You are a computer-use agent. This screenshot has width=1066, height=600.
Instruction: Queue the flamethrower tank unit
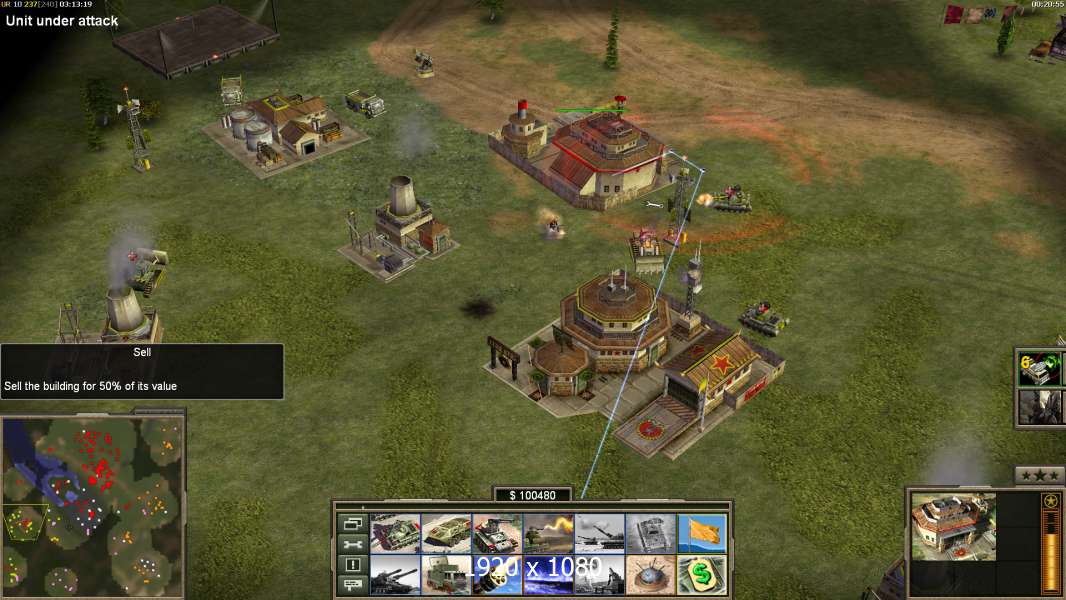[x=549, y=533]
